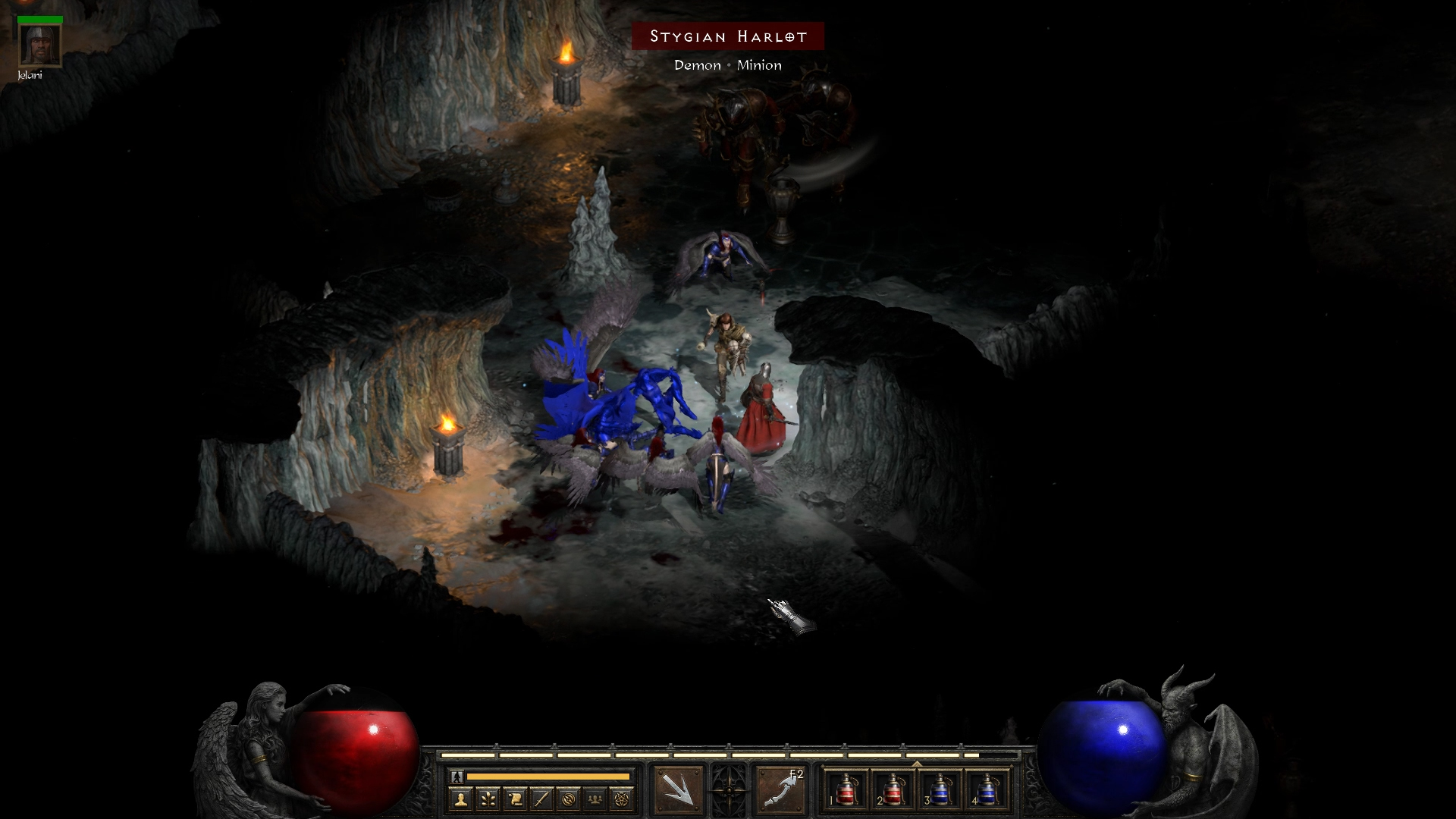This screenshot has height=819, width=1456.
Task: Select the right-click skill labeled F2
Action: [781, 790]
